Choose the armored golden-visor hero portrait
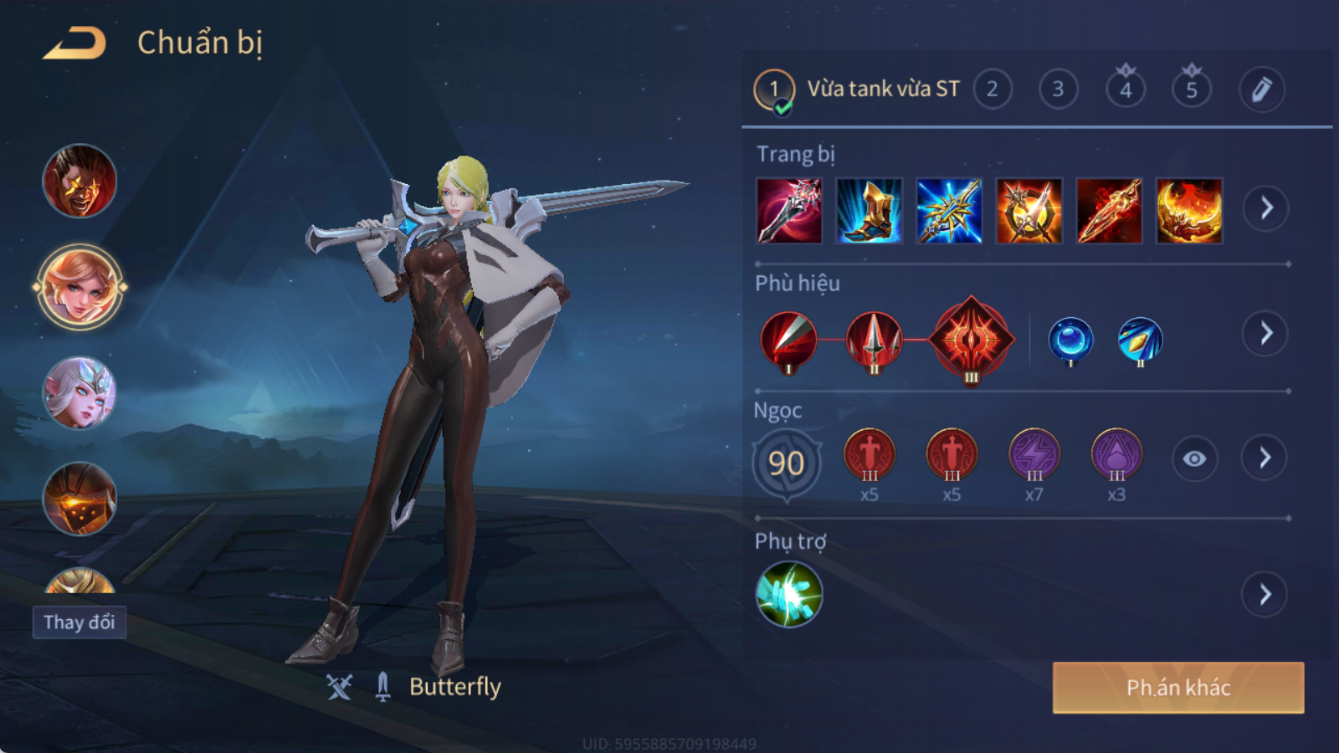1339x753 pixels. (x=80, y=498)
